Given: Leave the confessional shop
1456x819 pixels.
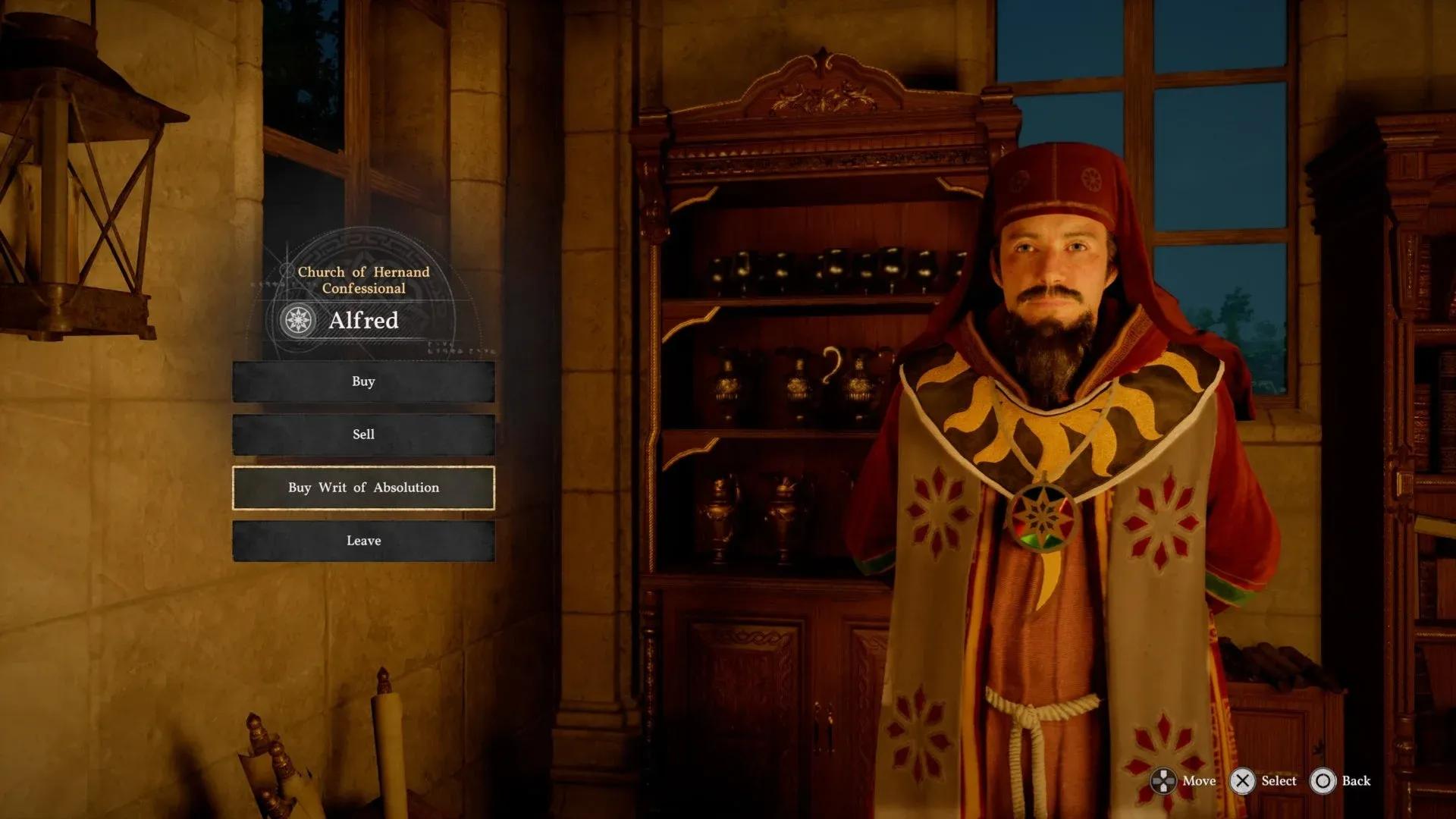Looking at the screenshot, I should [363, 541].
